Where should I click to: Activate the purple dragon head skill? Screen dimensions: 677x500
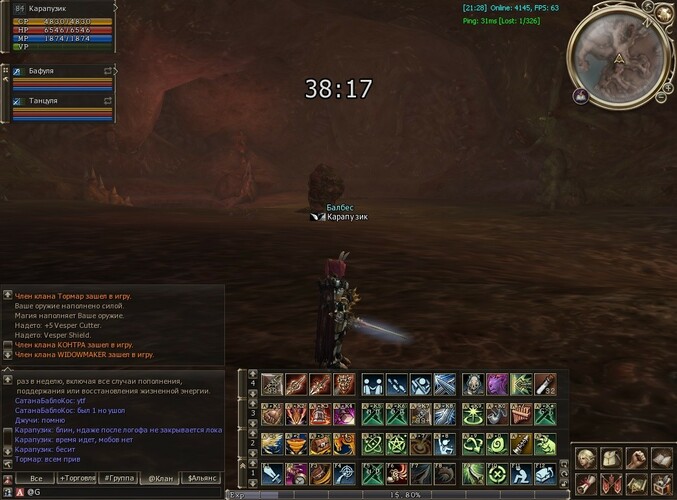pyautogui.click(x=497, y=385)
